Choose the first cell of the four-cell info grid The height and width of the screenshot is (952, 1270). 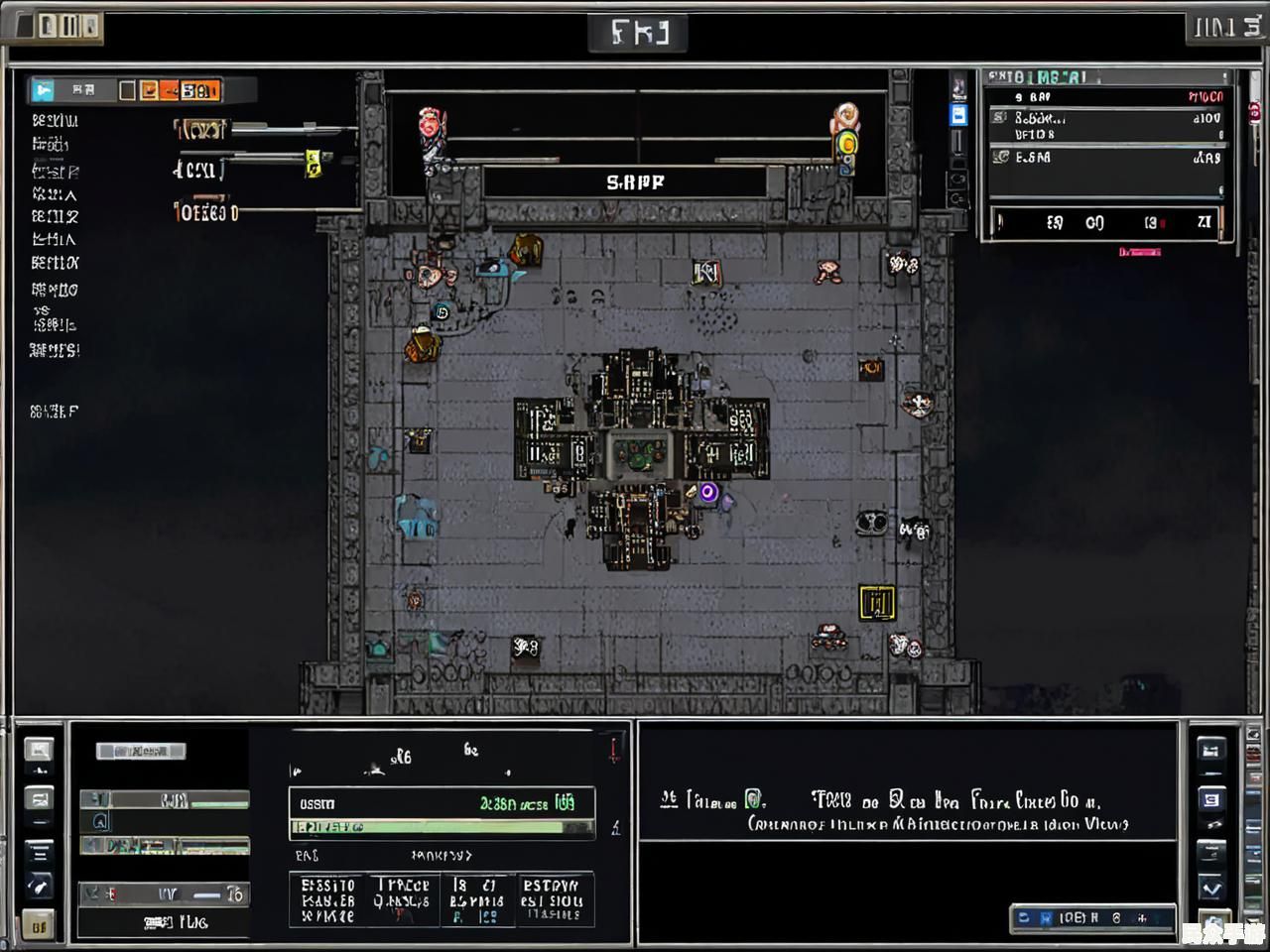[328, 899]
